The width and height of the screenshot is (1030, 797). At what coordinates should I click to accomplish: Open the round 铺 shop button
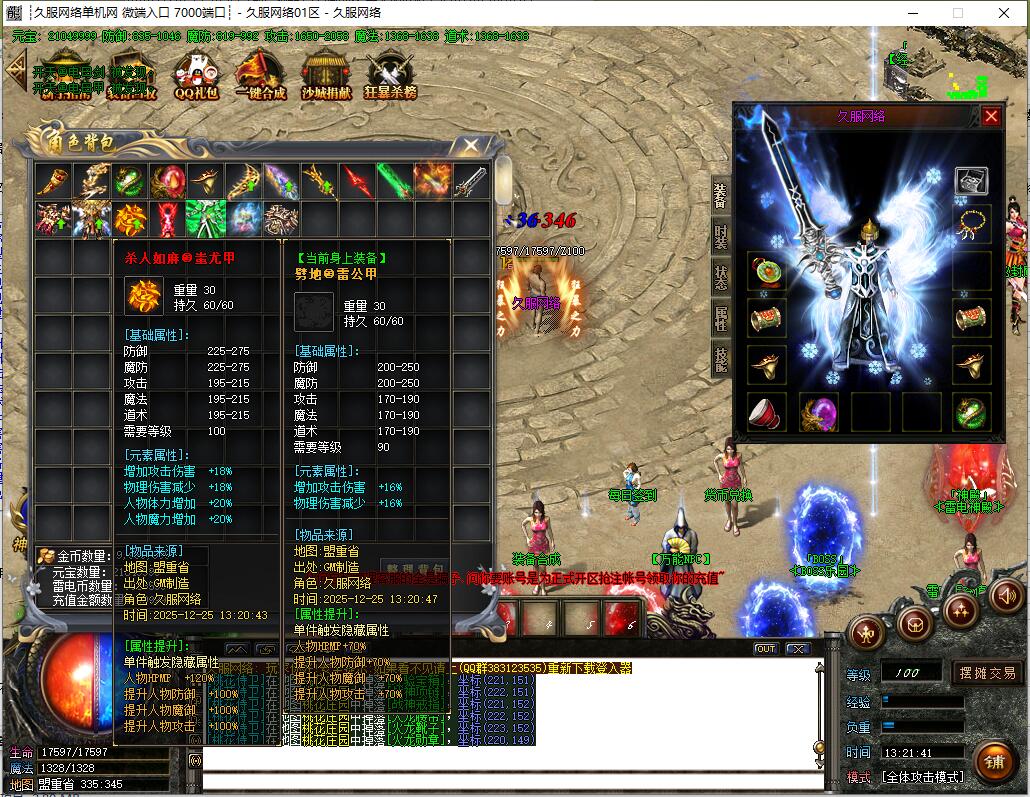[993, 761]
